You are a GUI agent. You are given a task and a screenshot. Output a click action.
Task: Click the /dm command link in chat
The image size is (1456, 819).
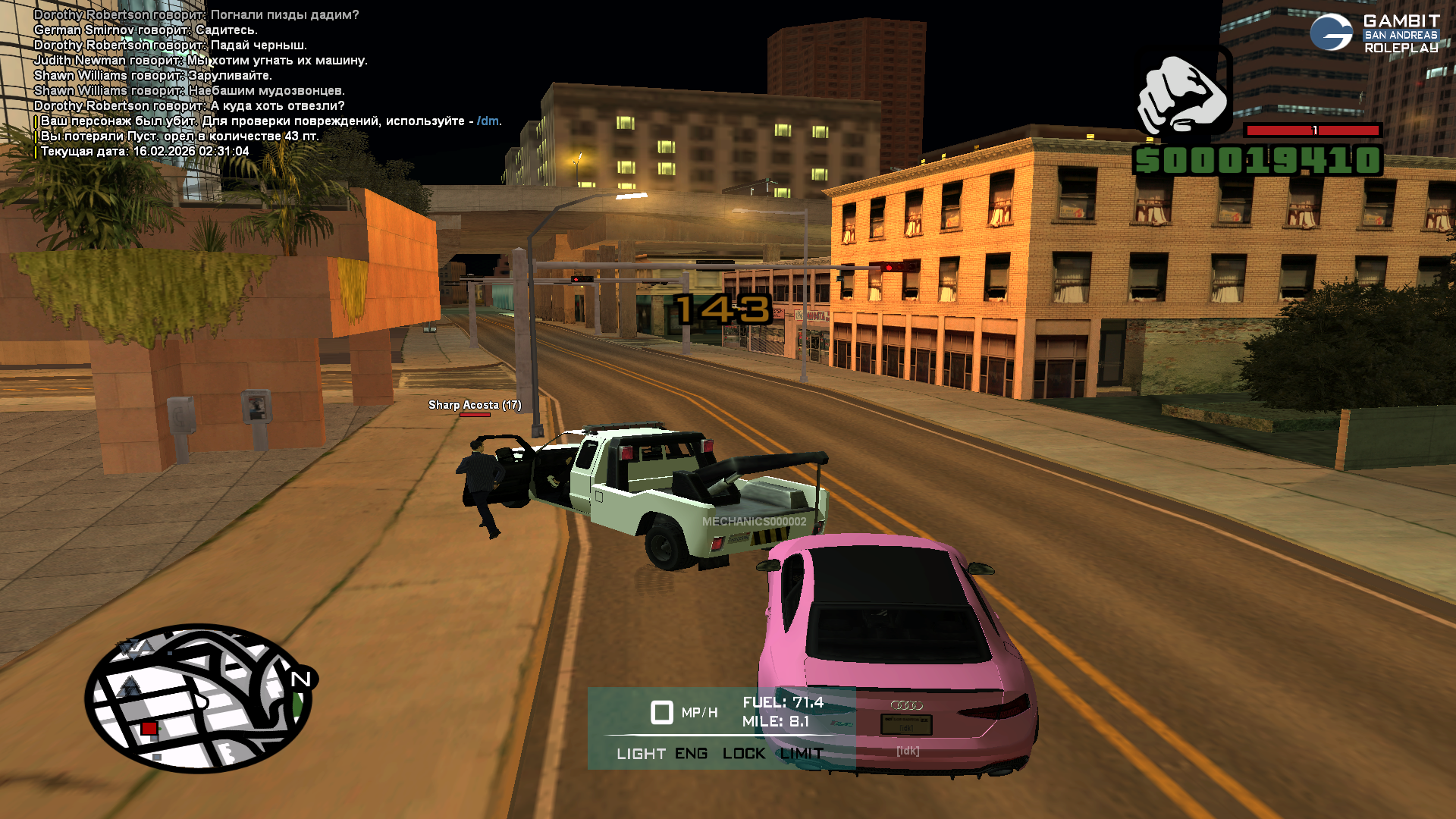(x=488, y=121)
